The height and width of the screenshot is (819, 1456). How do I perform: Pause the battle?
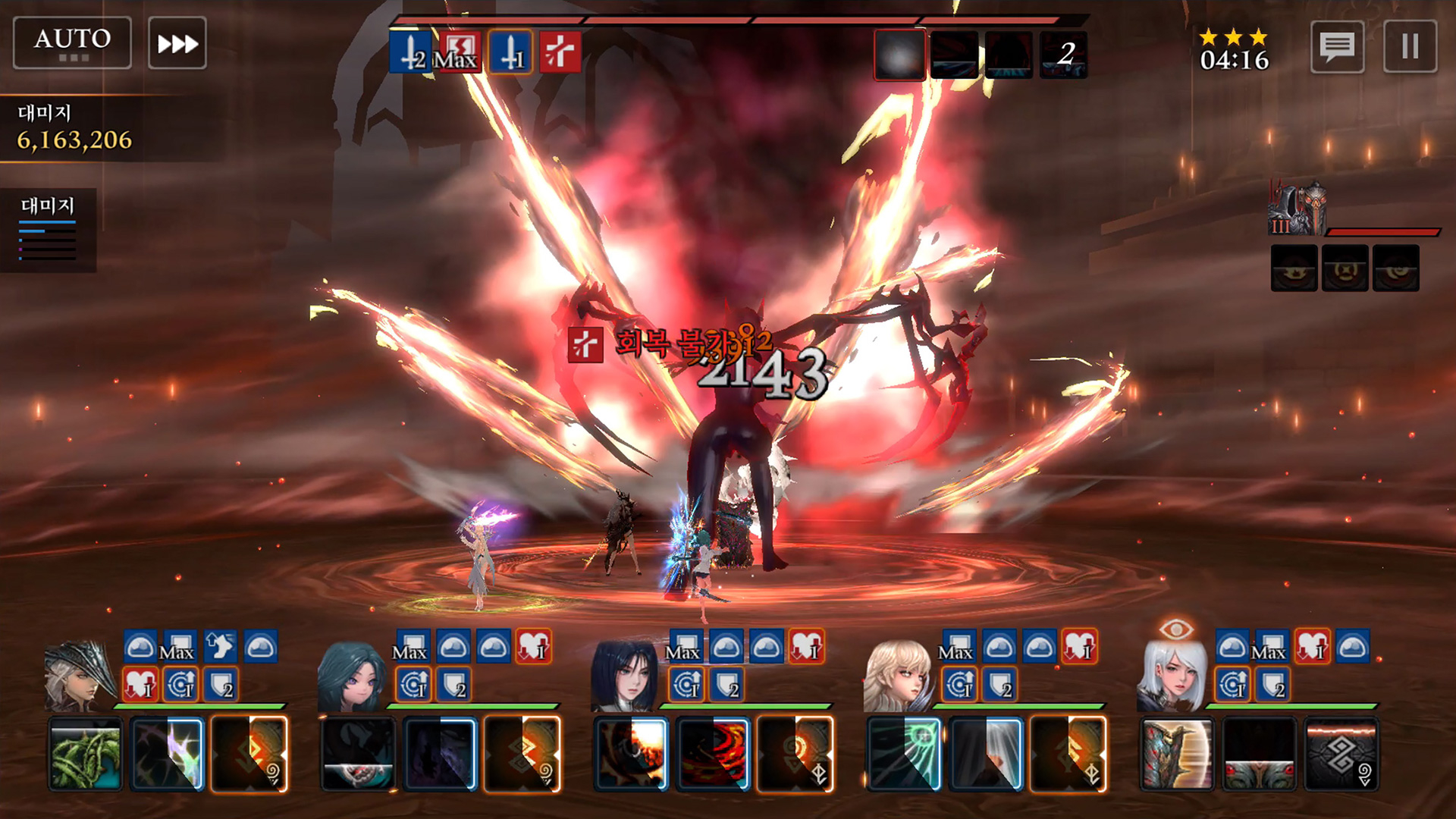point(1410,46)
